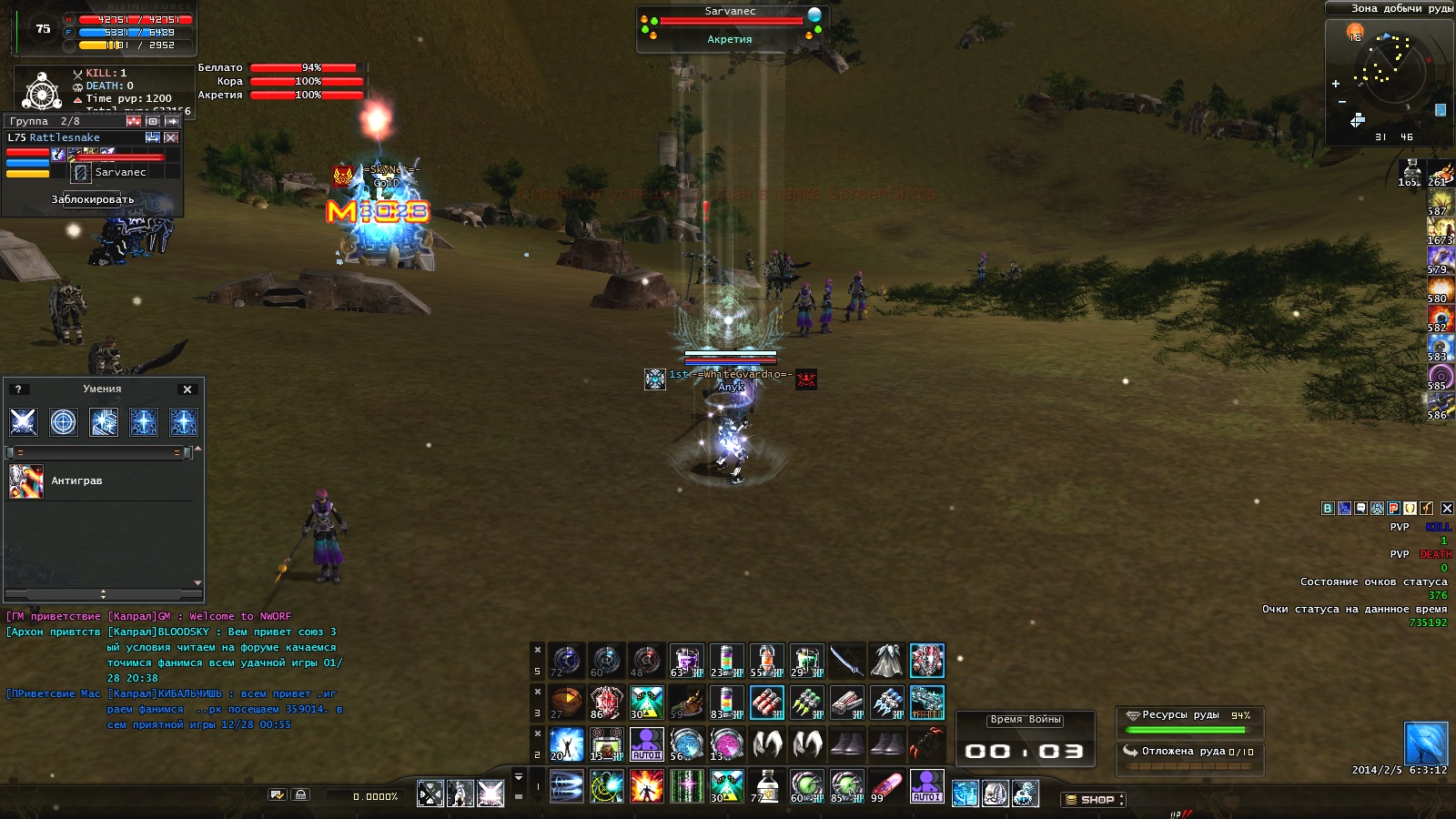Click the crosshair target skill category icon
The height and width of the screenshot is (819, 1456).
64,421
